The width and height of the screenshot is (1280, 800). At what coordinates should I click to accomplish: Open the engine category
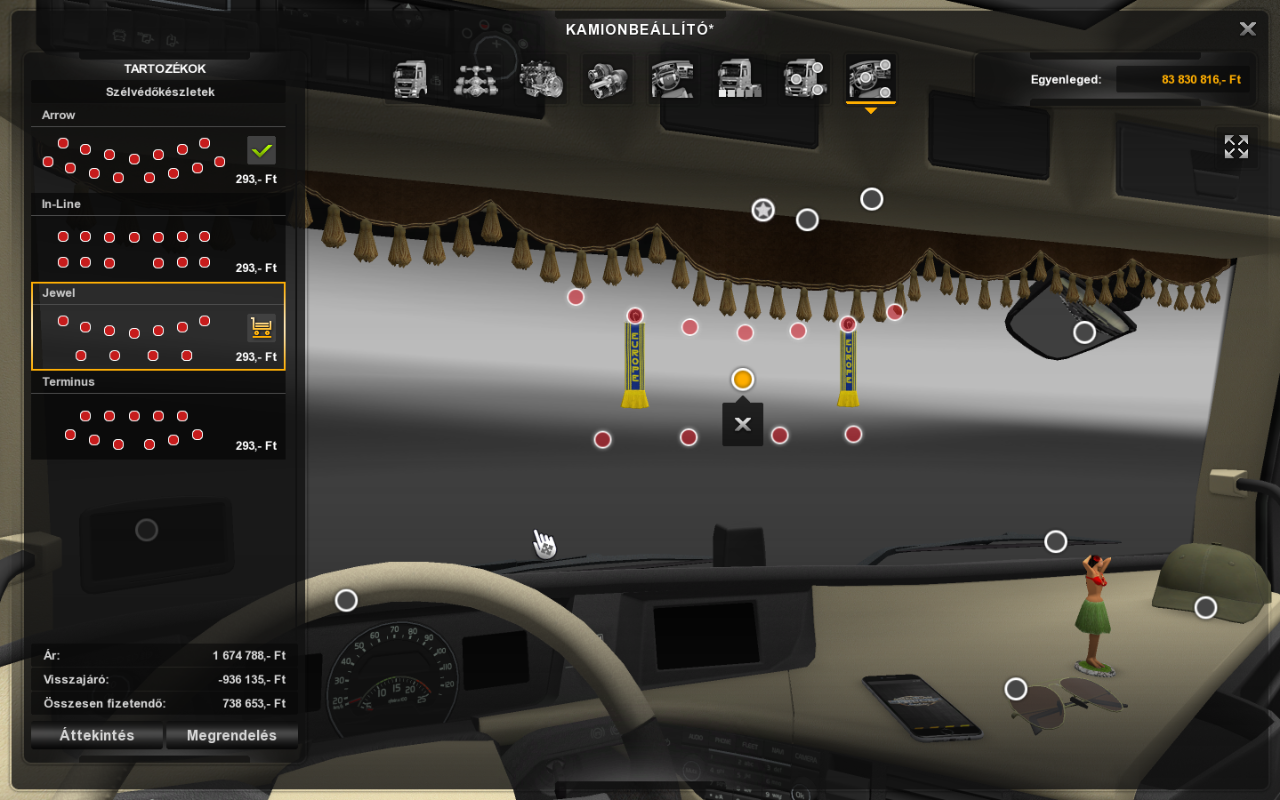(x=541, y=79)
